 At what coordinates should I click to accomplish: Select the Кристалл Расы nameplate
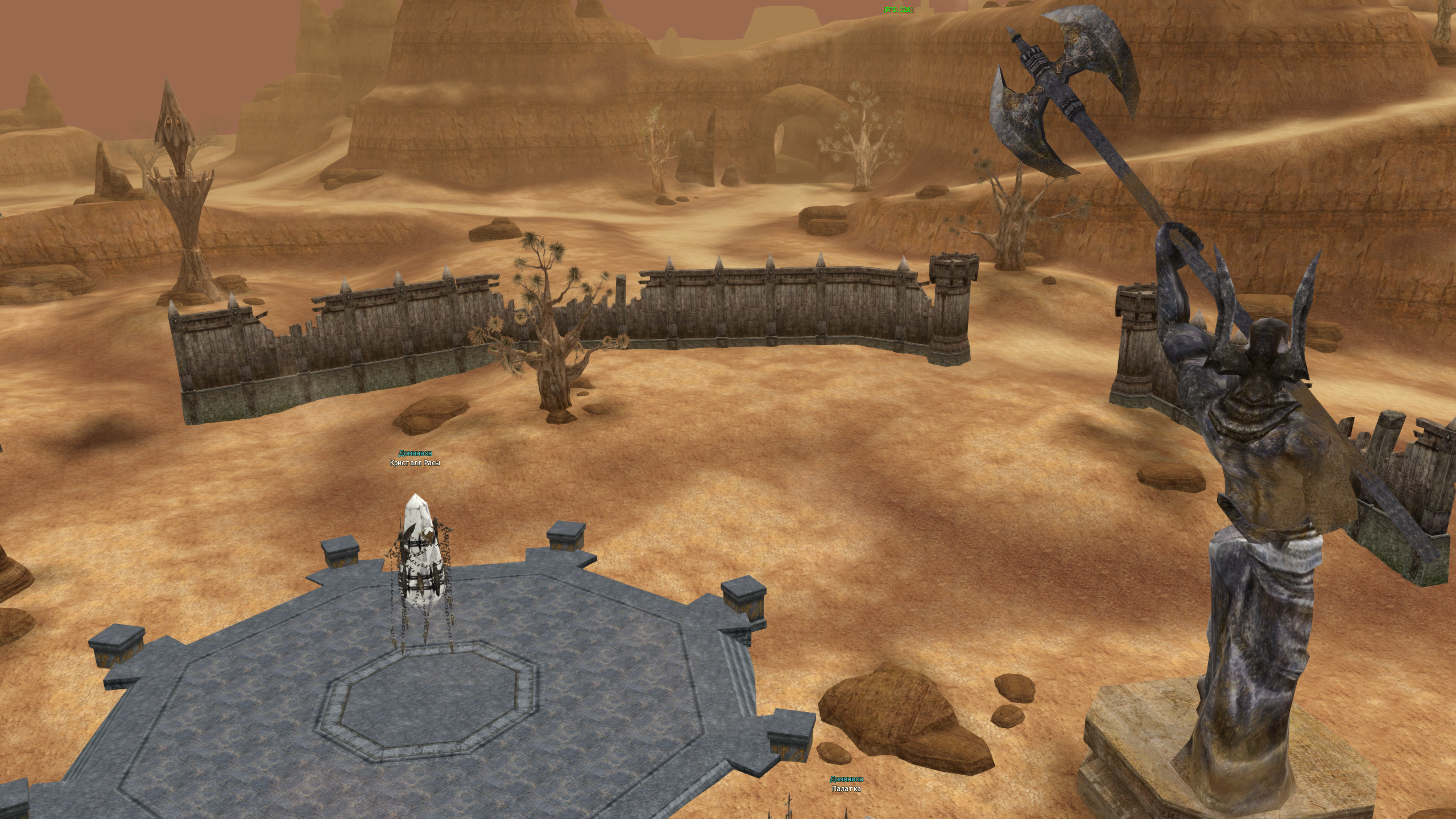(415, 463)
